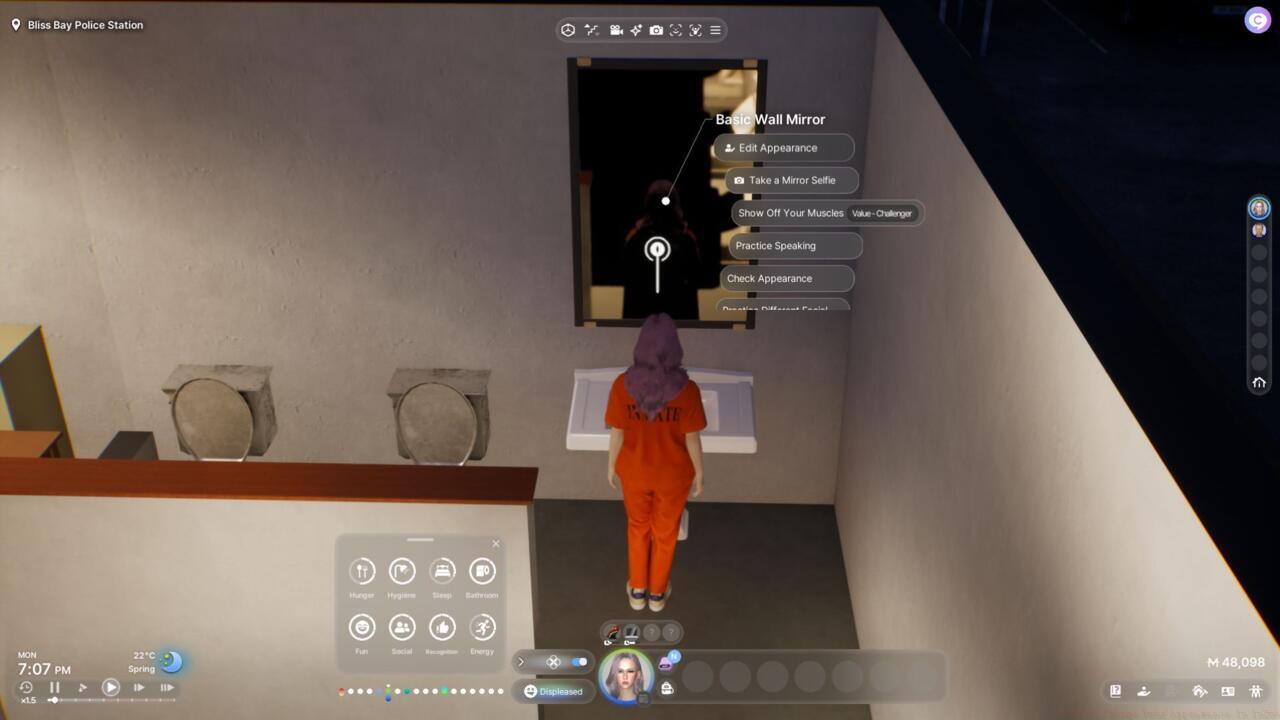
Task: Open the character Profile card icon
Action: point(1226,691)
